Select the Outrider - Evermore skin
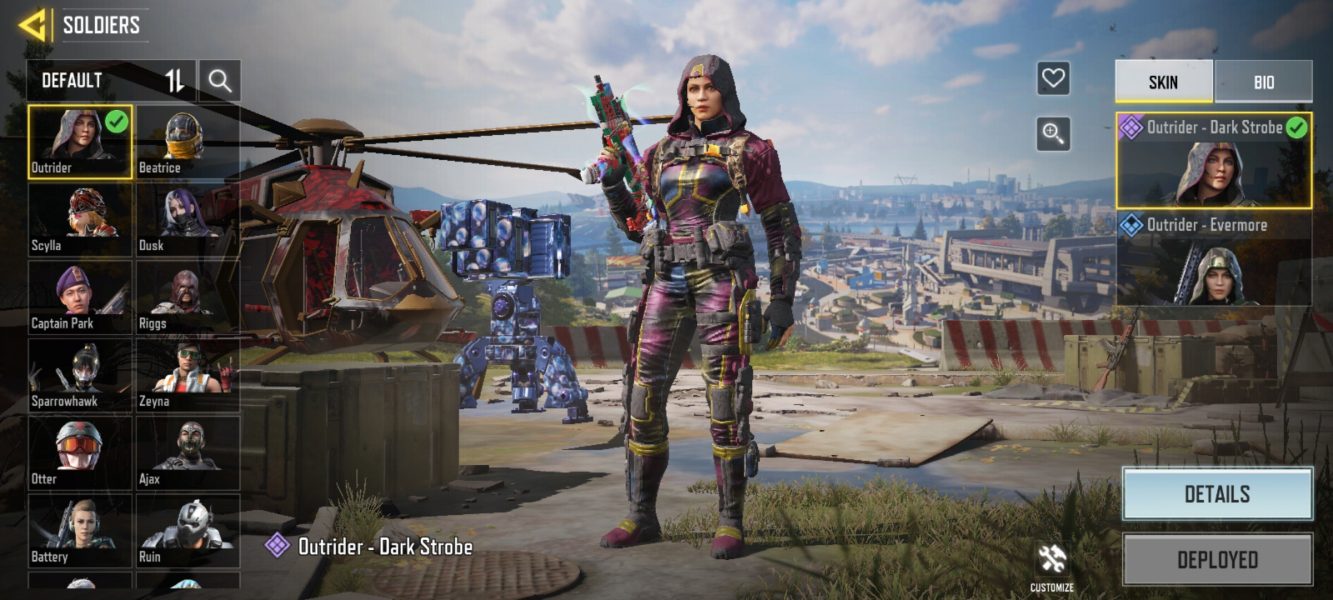Viewport: 1333px width, 600px height. coord(1214,258)
